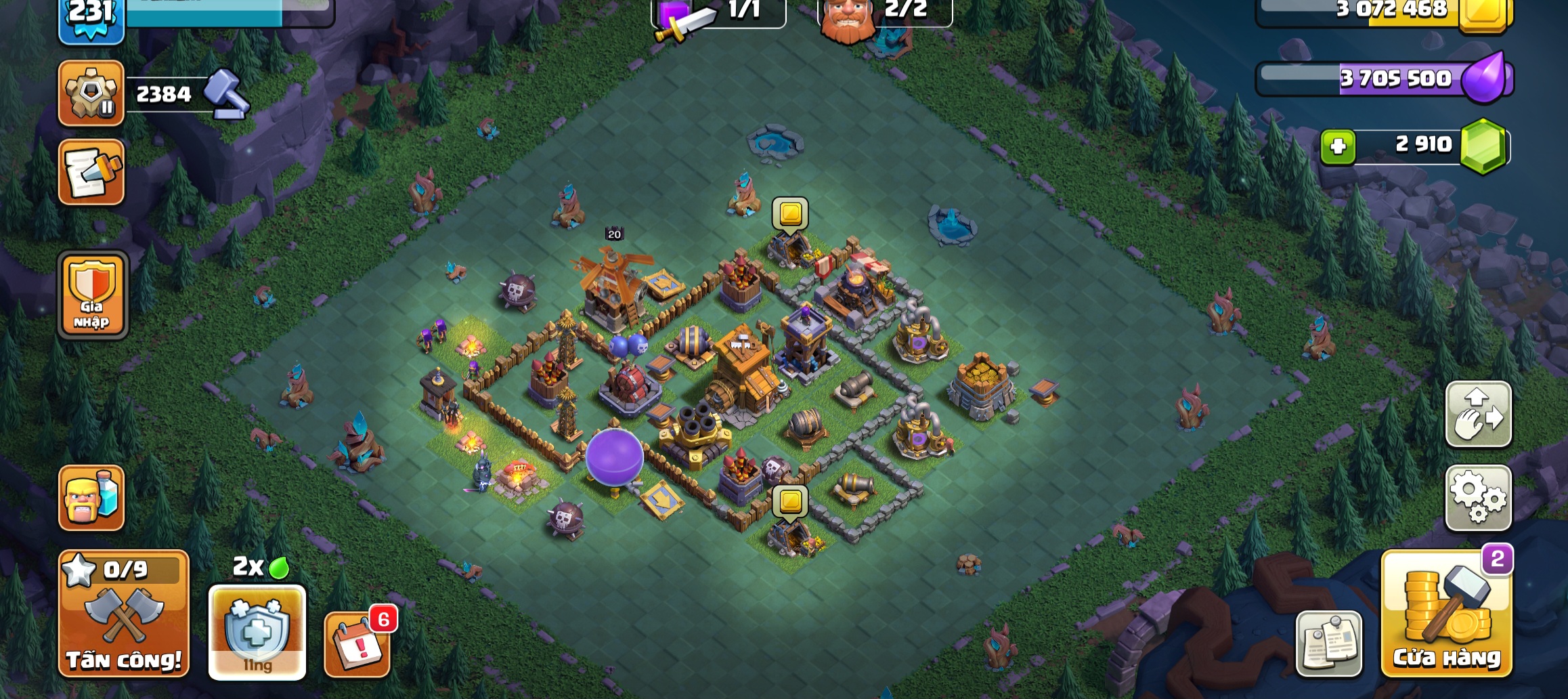The height and width of the screenshot is (699, 1568).
Task: Add gems with the green plus button
Action: [1338, 146]
